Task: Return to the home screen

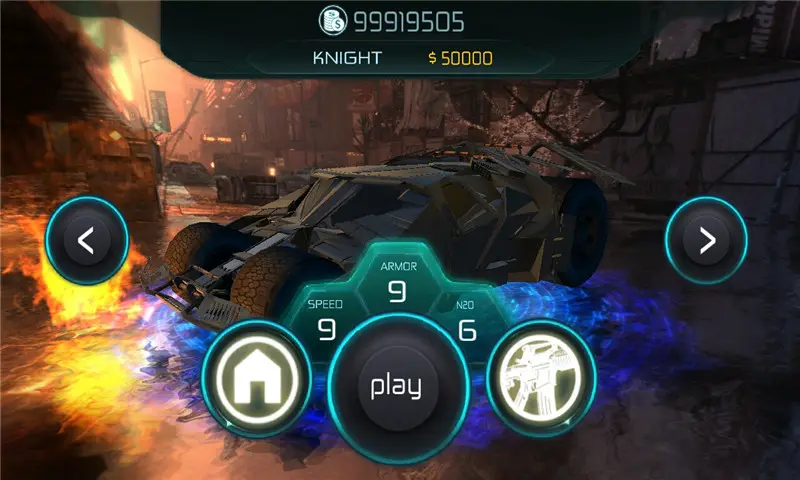Action: point(256,379)
